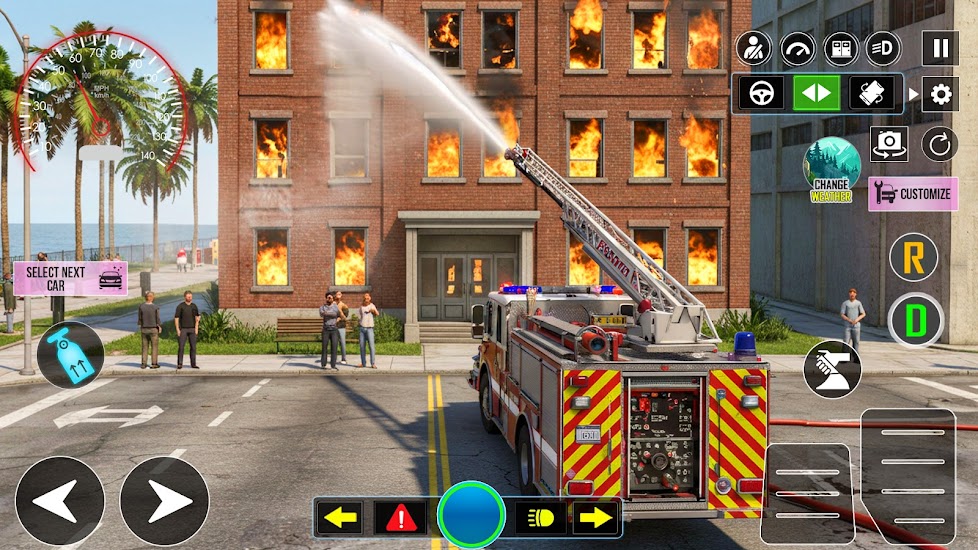Open the Change Weather option
This screenshot has width=978, height=550.
coord(832,170)
